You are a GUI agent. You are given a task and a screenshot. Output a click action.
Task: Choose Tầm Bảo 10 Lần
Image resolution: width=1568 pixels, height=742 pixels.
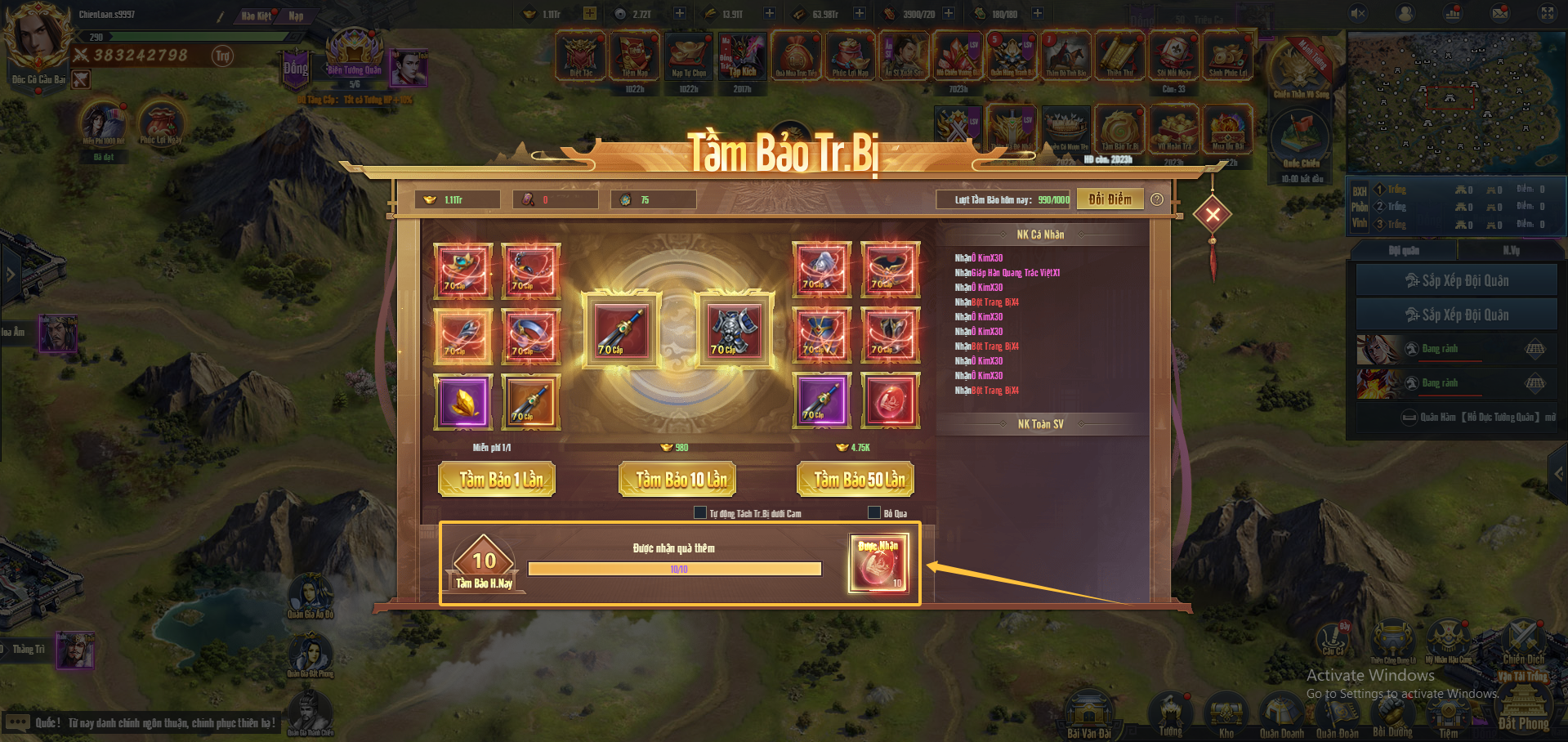[677, 480]
